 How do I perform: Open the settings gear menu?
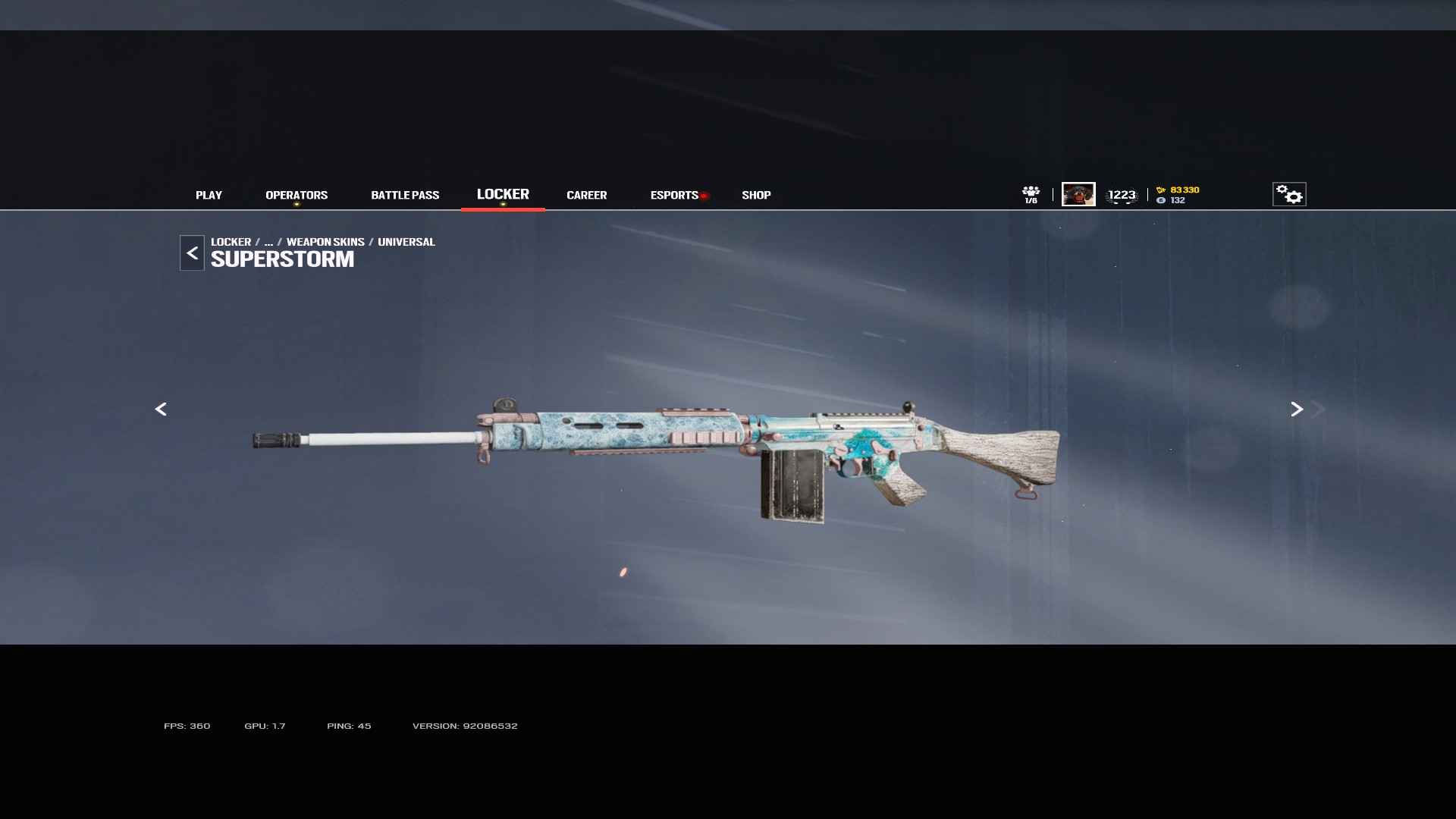coord(1289,194)
